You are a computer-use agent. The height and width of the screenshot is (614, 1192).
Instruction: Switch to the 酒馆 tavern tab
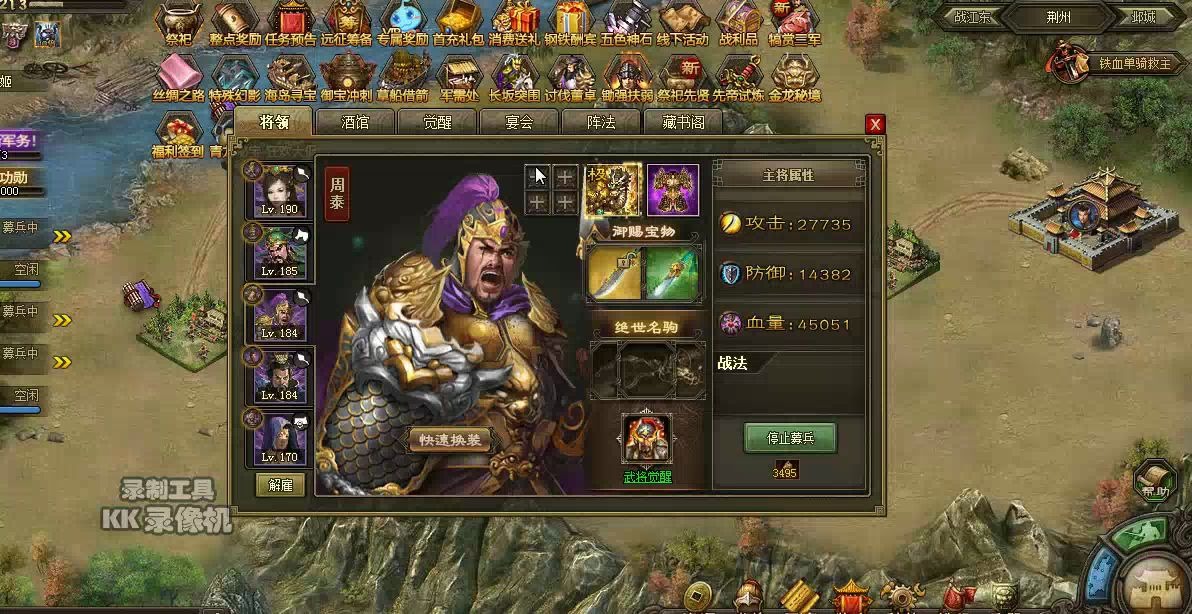click(355, 122)
